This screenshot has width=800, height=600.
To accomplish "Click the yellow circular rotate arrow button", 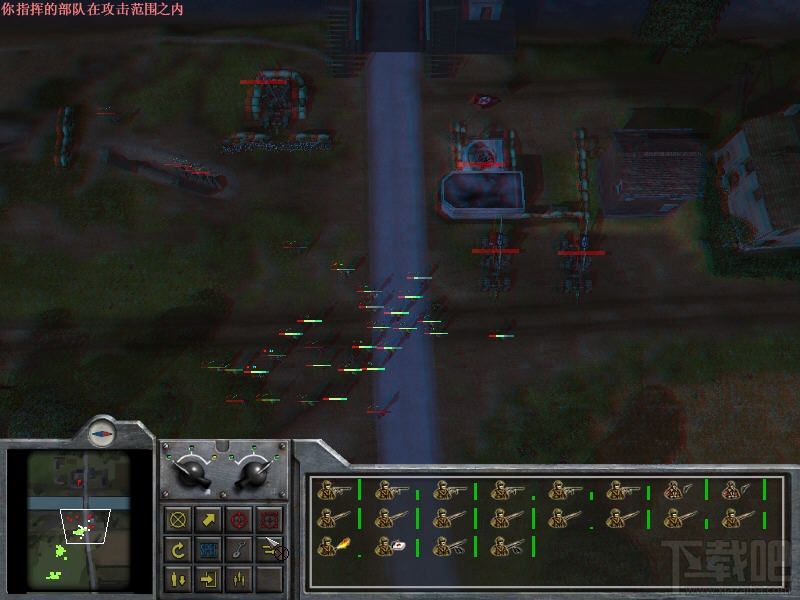I will pyautogui.click(x=179, y=549).
